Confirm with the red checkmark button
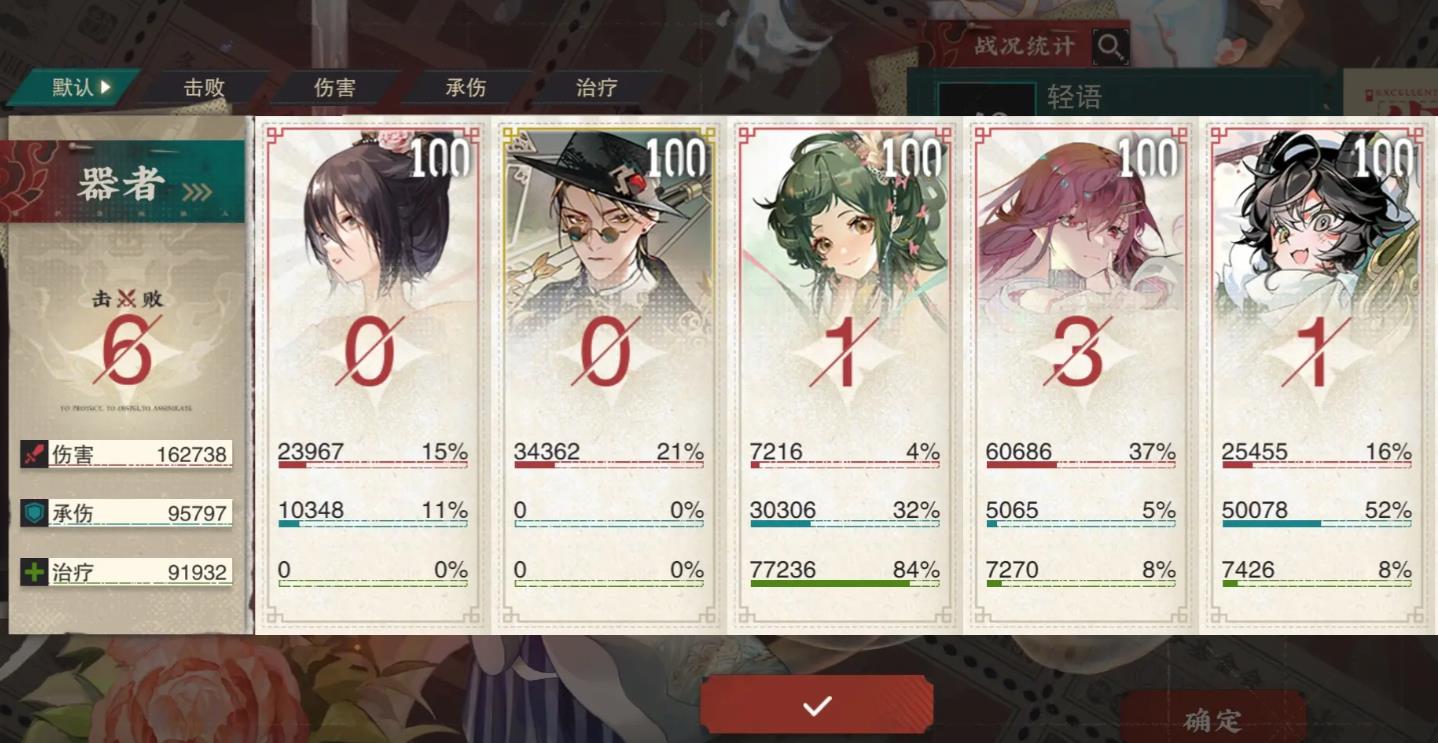The width and height of the screenshot is (1438, 743). pyautogui.click(x=817, y=706)
